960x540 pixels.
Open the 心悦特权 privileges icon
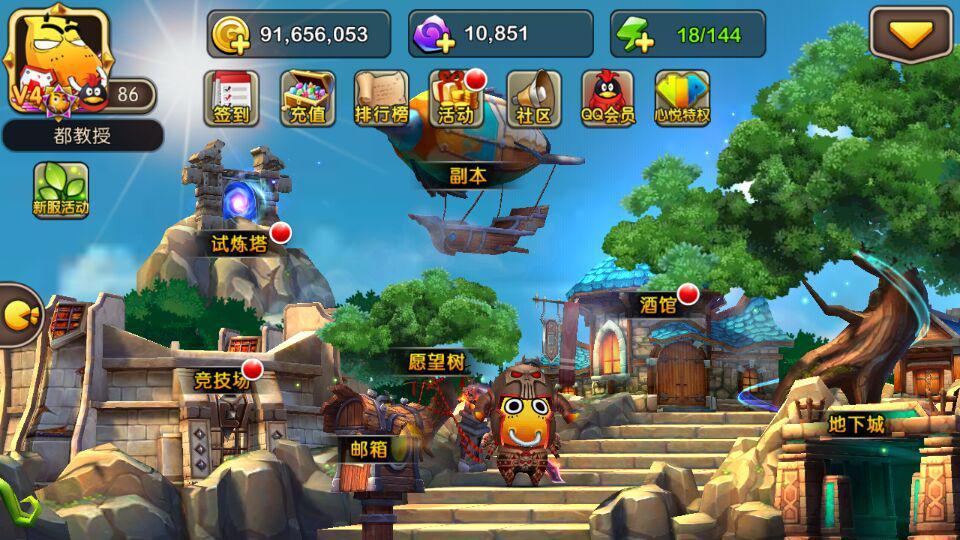[x=683, y=98]
